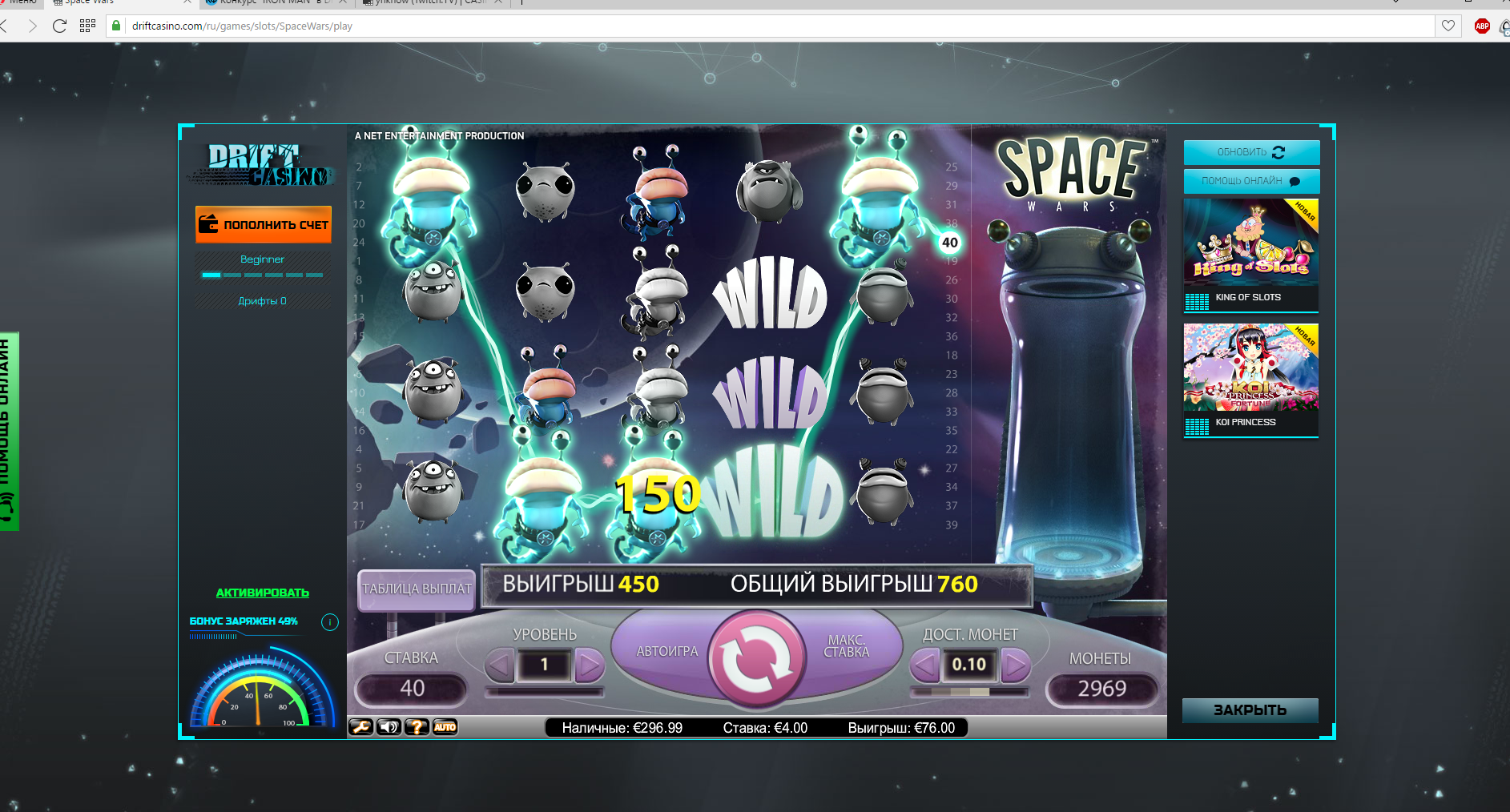This screenshot has height=812, width=1510.
Task: Decrease the bet level with the left arrow
Action: tap(500, 665)
